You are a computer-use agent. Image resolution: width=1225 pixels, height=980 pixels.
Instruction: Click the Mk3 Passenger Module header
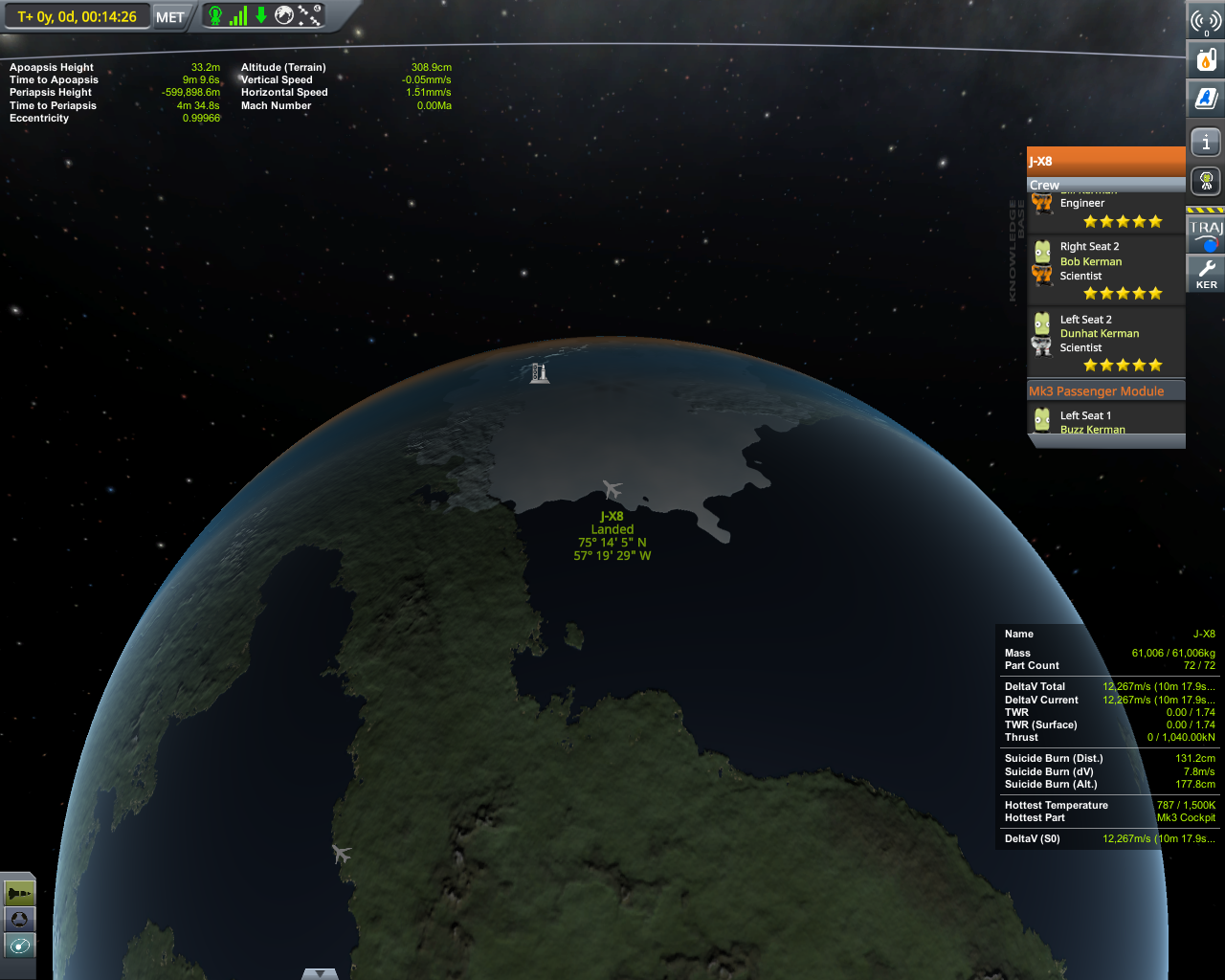pos(1097,391)
